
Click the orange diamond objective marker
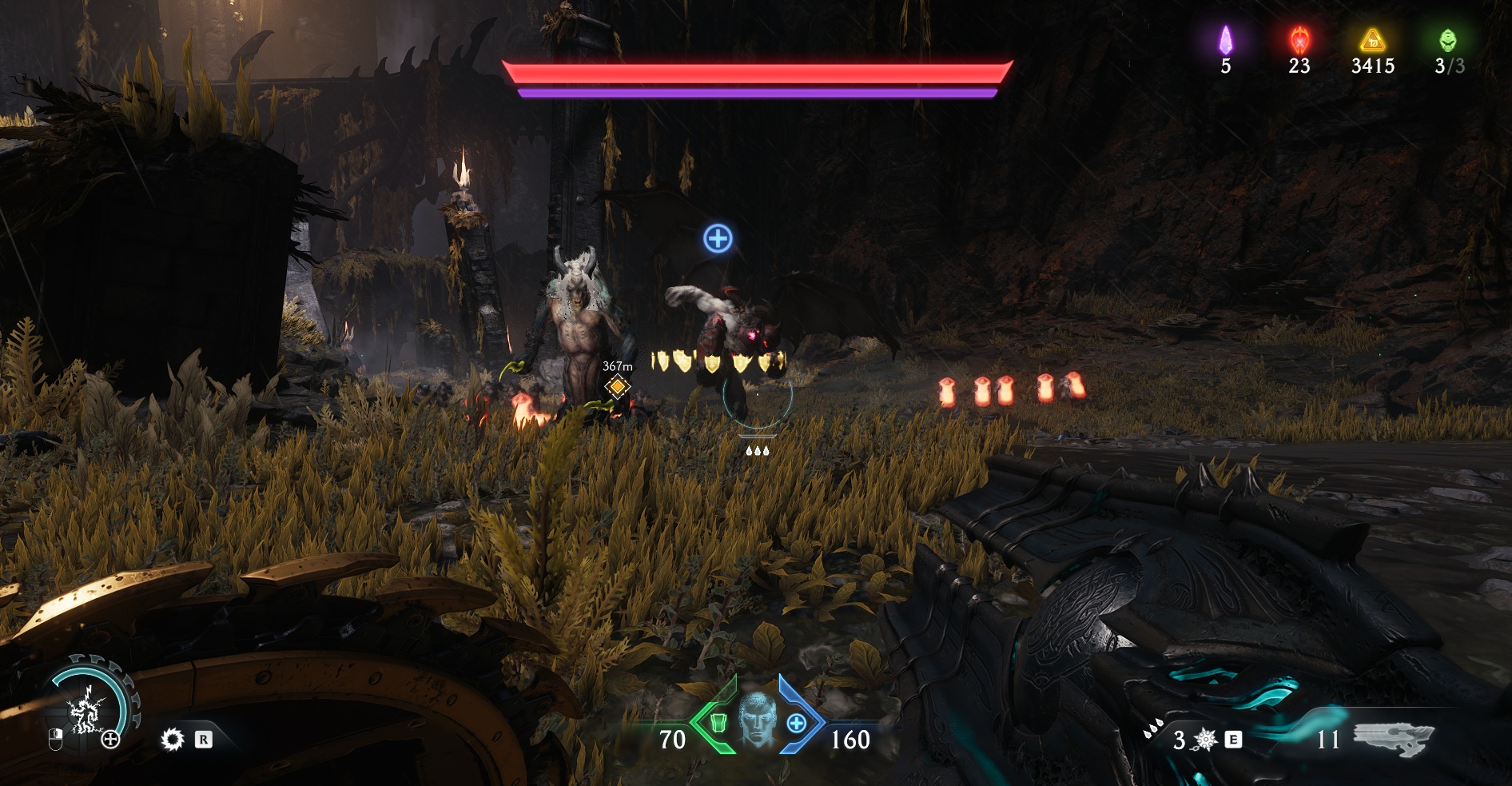click(x=617, y=387)
